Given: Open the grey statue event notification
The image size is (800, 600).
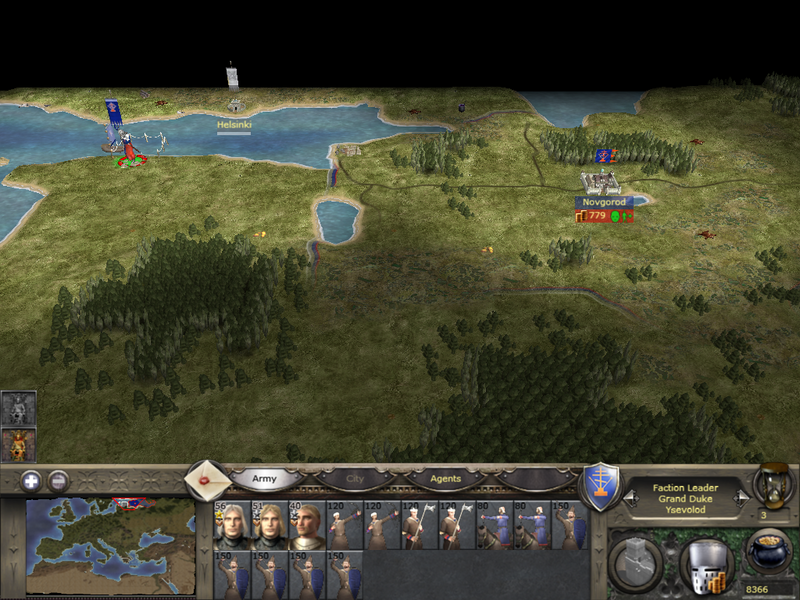Looking at the screenshot, I should click(19, 407).
